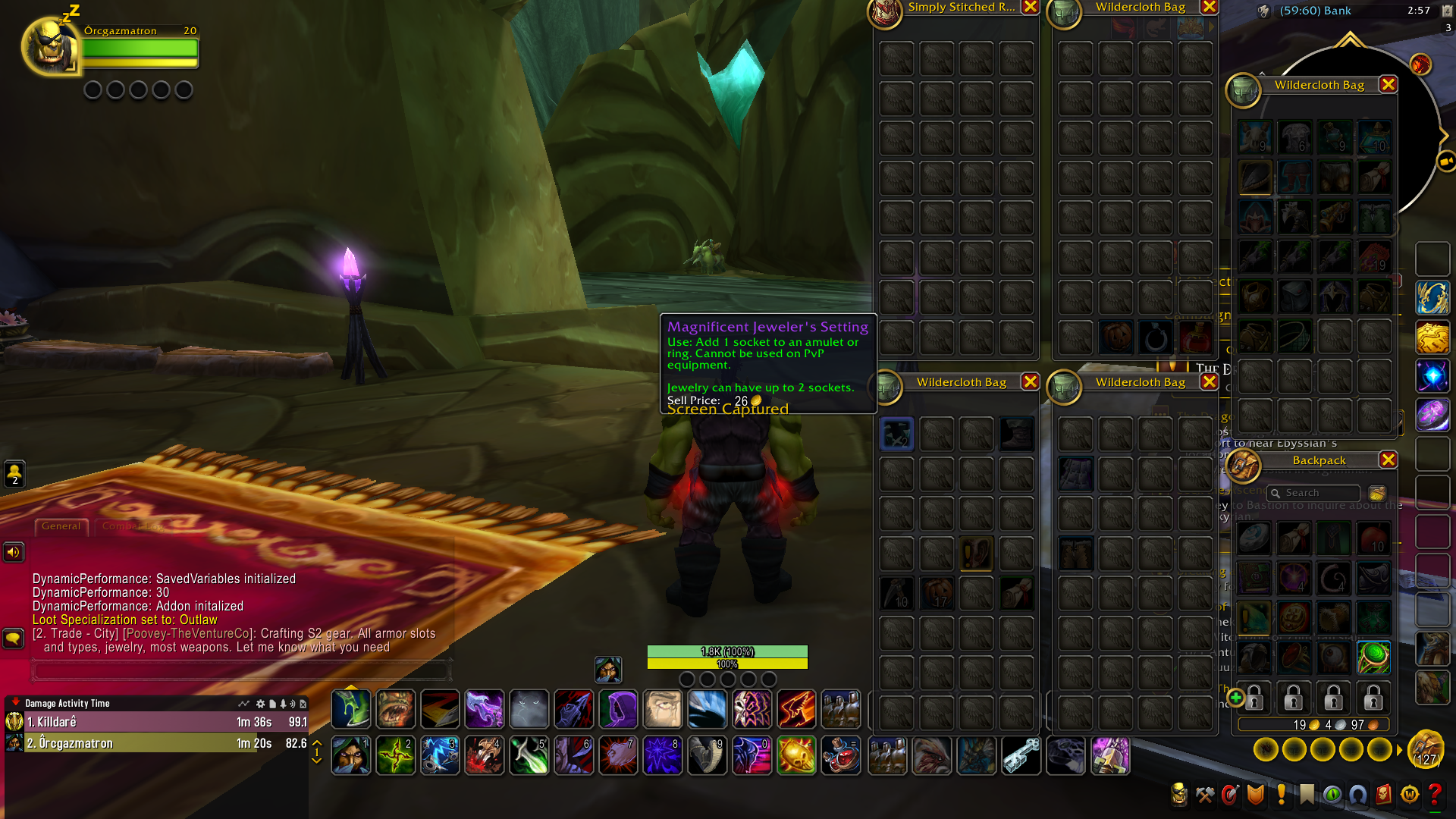Open the horseshoe collections button

point(1357,794)
